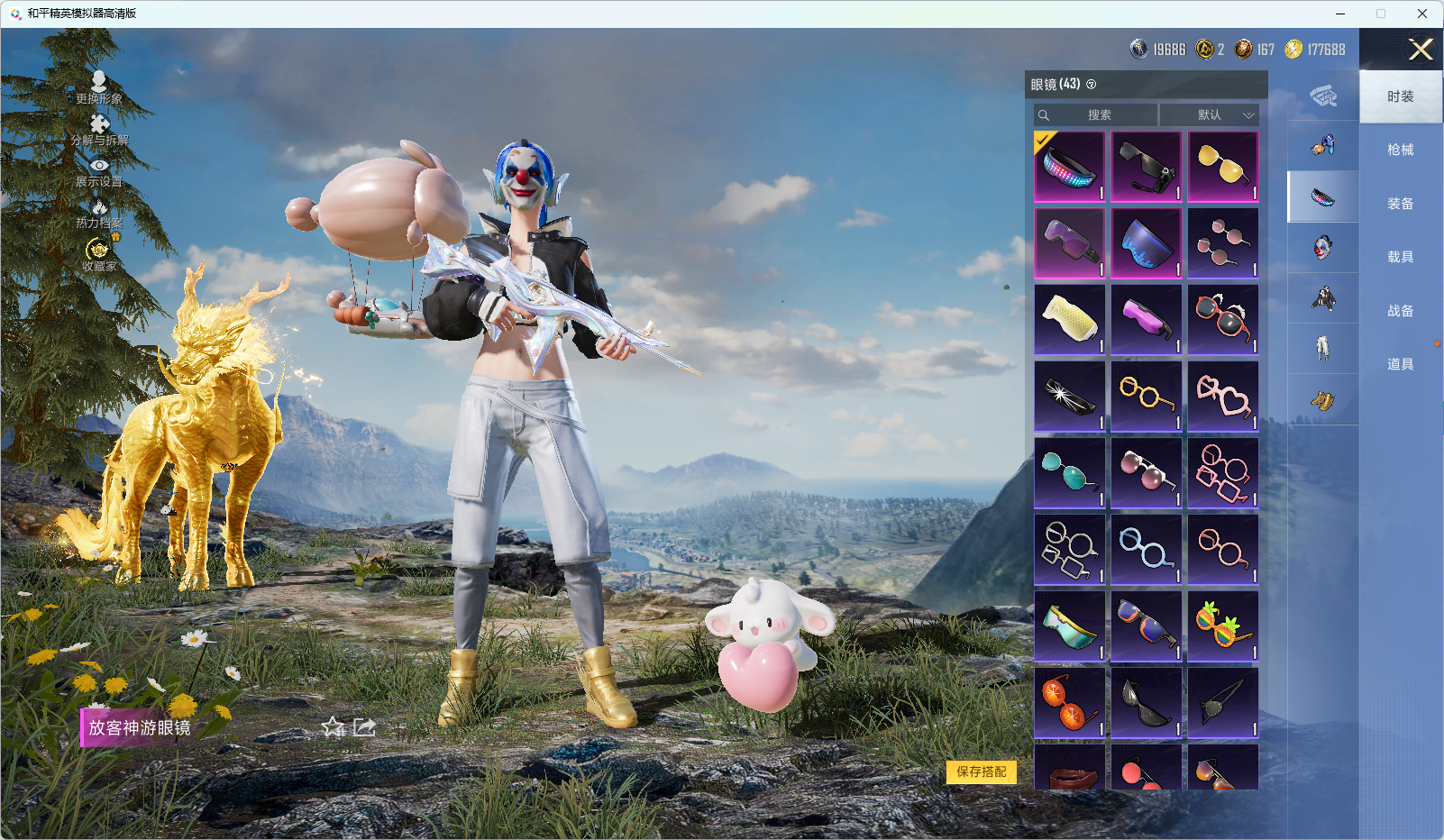Click the 搜索 search field
Image resolution: width=1444 pixels, height=840 pixels.
(1098, 115)
